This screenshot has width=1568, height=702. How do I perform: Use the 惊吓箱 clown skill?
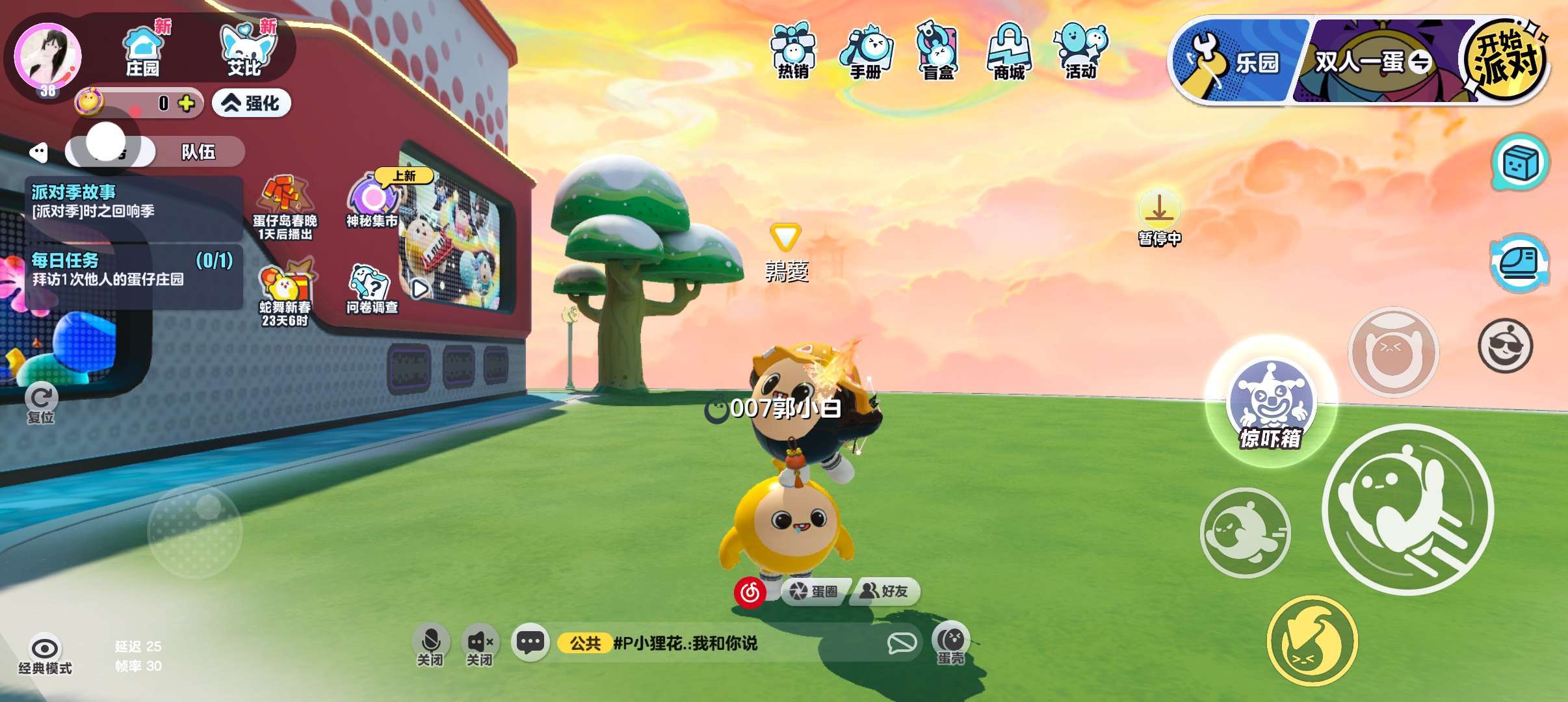1270,403
